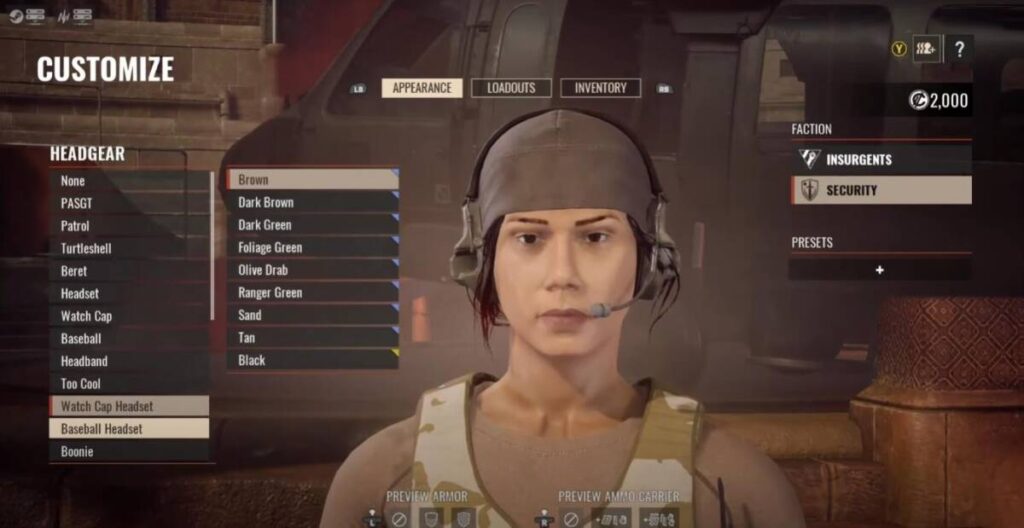This screenshot has width=1024, height=528.
Task: Pick the Too Cool headgear
Action: 129,384
